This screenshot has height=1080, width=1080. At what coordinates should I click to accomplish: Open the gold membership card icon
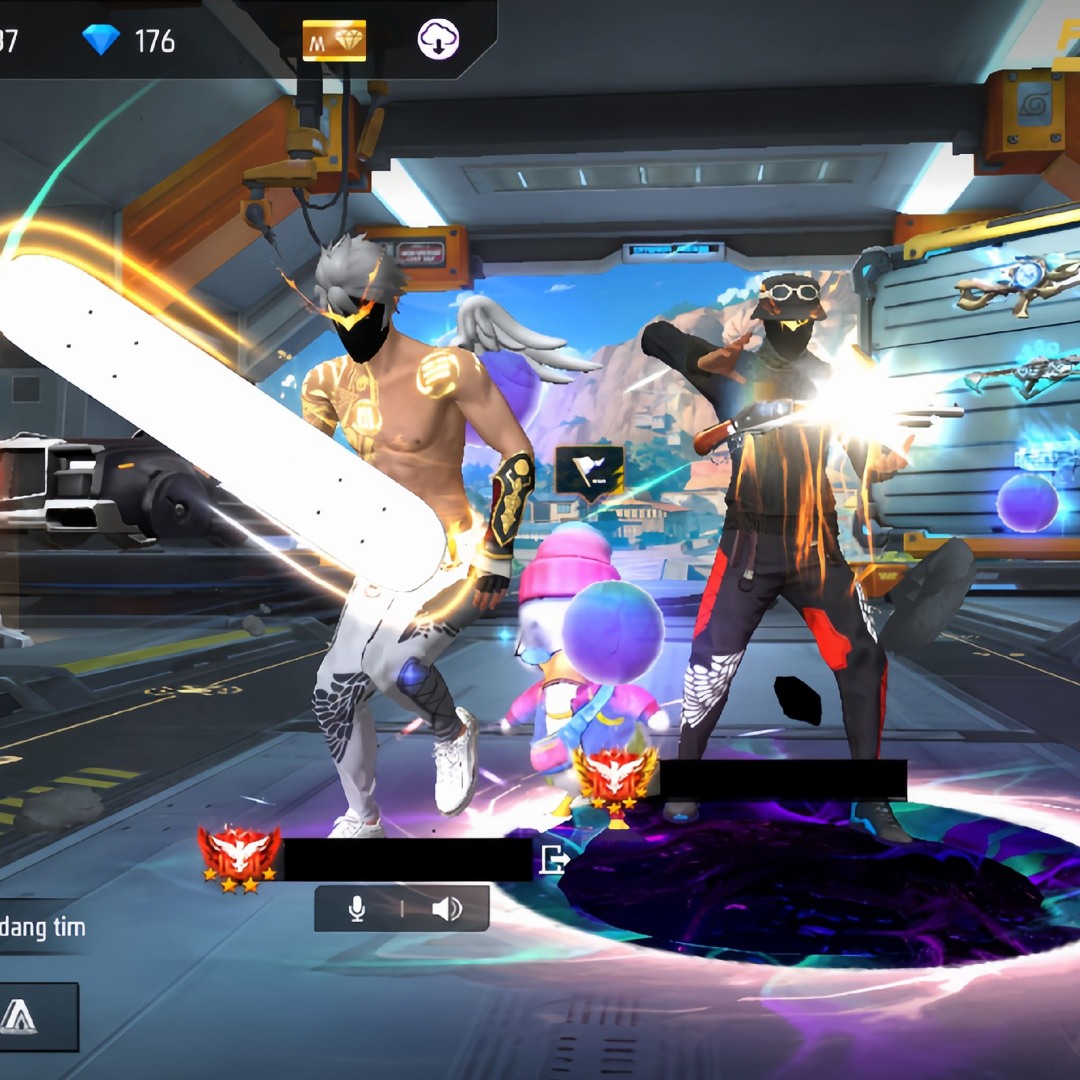[334, 40]
